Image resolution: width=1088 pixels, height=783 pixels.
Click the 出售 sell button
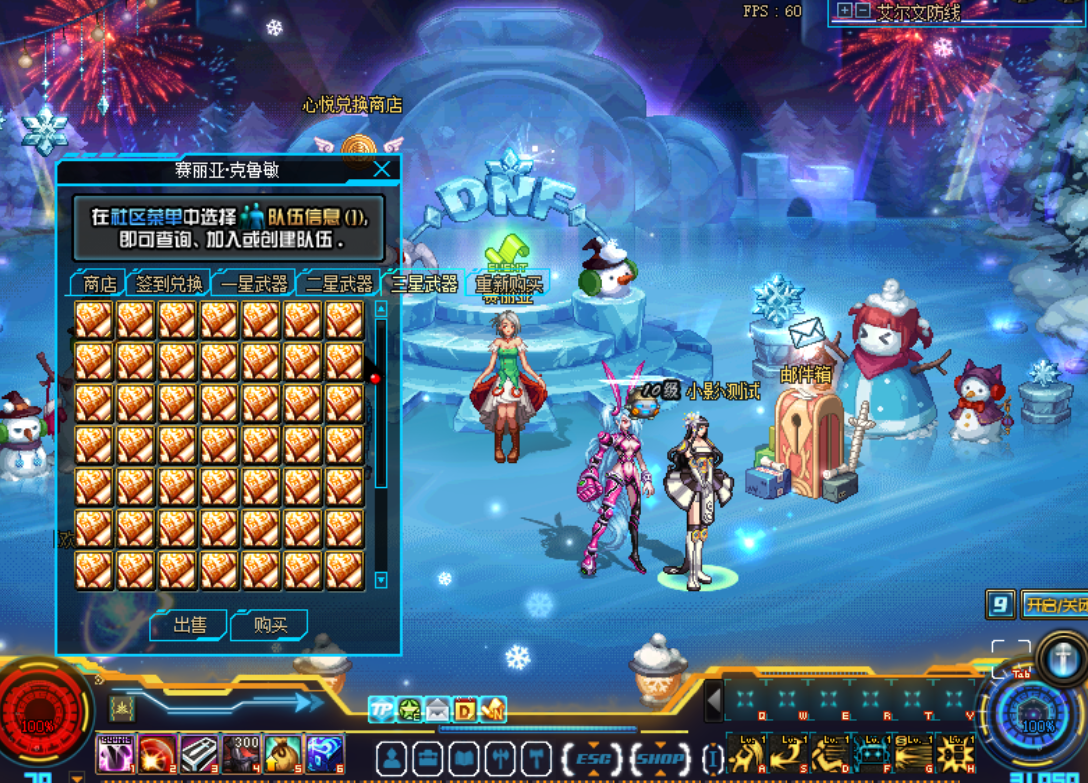tap(188, 625)
